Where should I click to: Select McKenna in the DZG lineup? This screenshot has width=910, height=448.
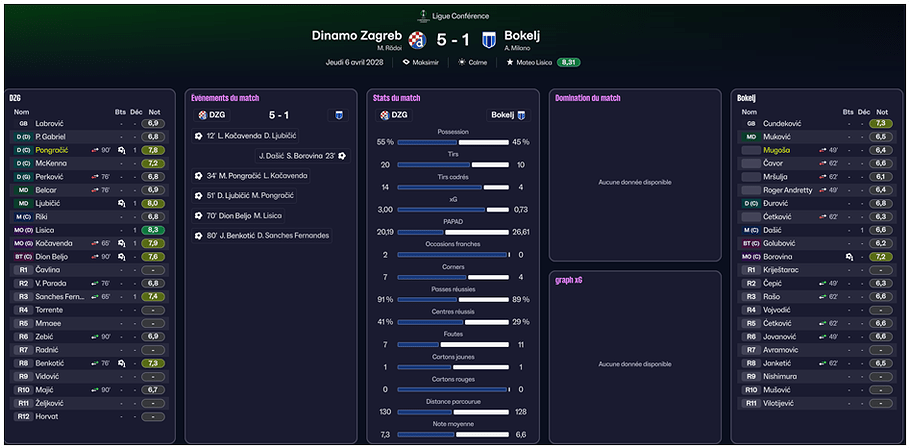pyautogui.click(x=50, y=162)
